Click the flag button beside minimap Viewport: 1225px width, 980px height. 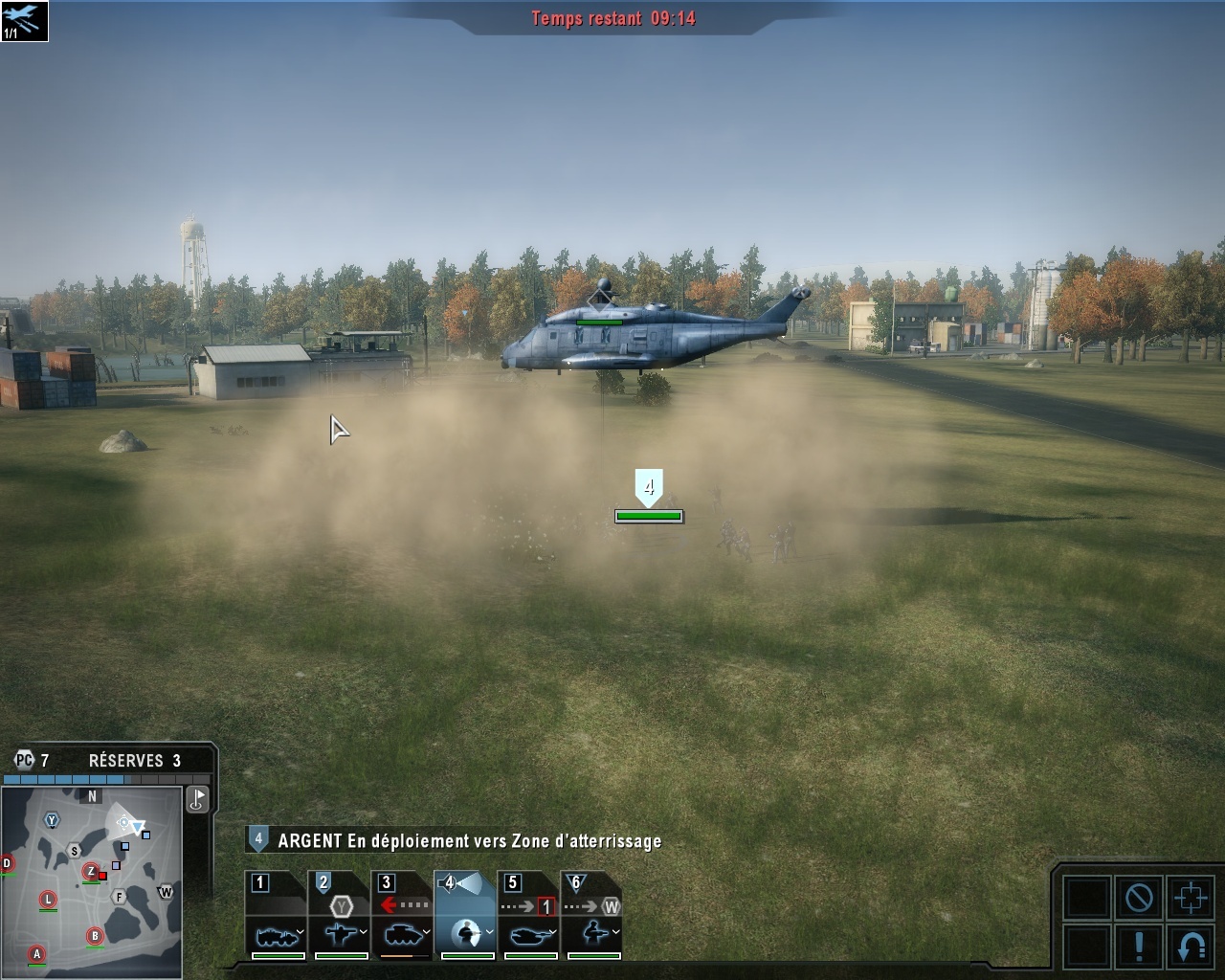pyautogui.click(x=197, y=799)
